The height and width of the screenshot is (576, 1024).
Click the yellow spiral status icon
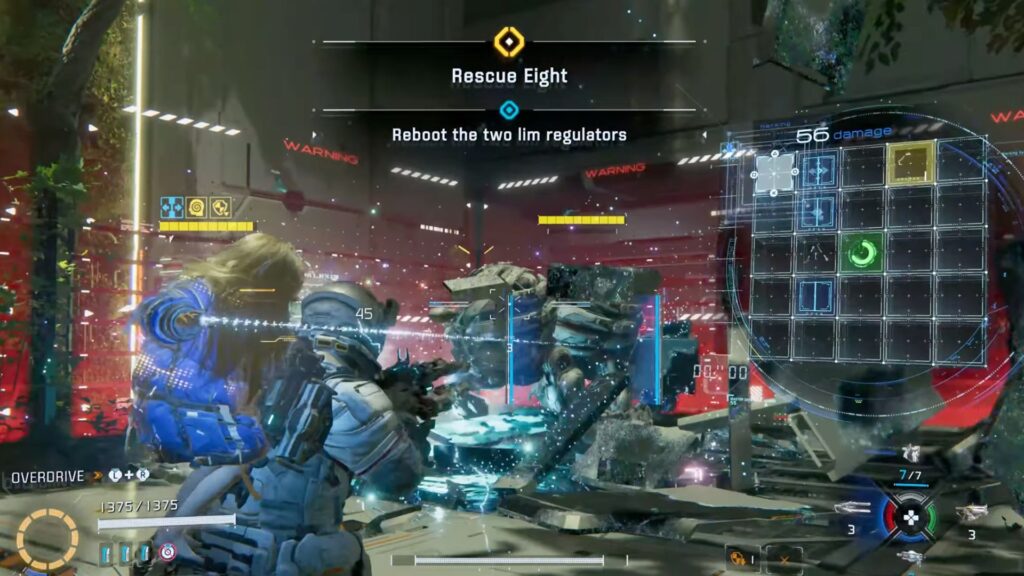pyautogui.click(x=196, y=207)
